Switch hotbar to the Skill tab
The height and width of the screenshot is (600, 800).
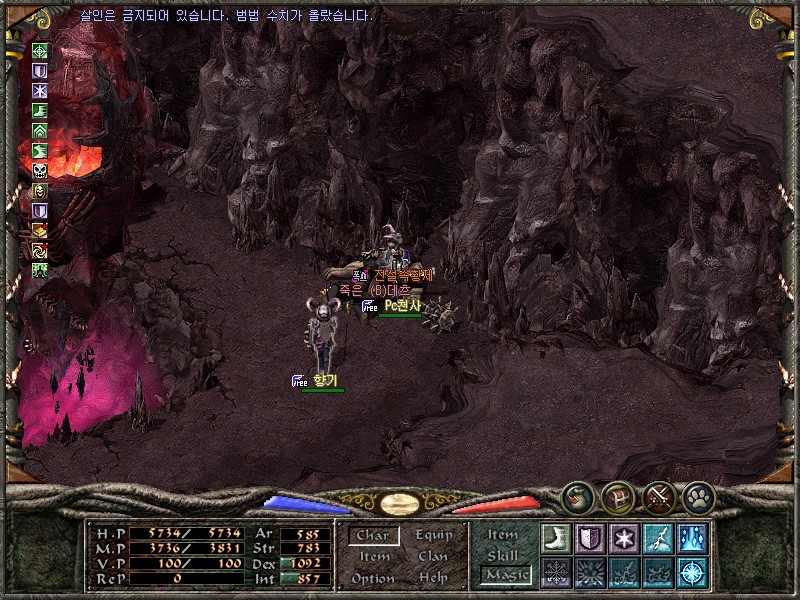tap(503, 555)
